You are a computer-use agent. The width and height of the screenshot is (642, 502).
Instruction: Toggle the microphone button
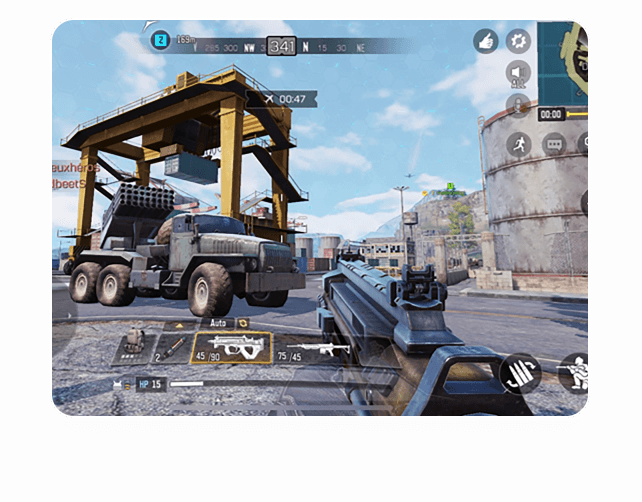tap(518, 105)
